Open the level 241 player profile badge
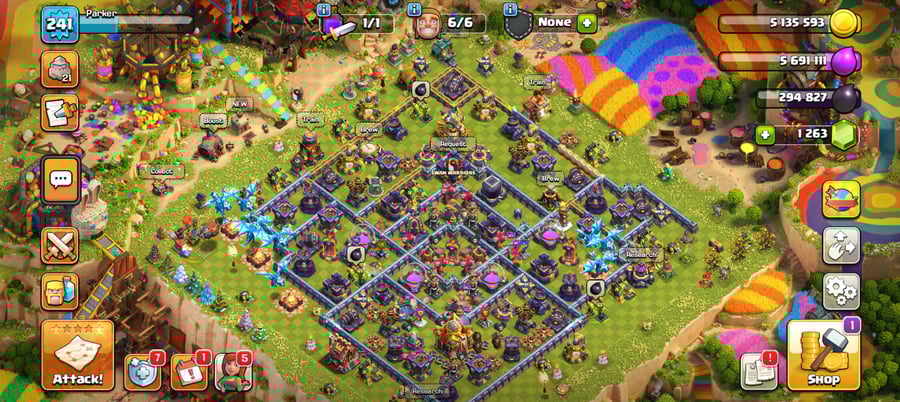Viewport: 900px width, 402px height. (x=59, y=24)
